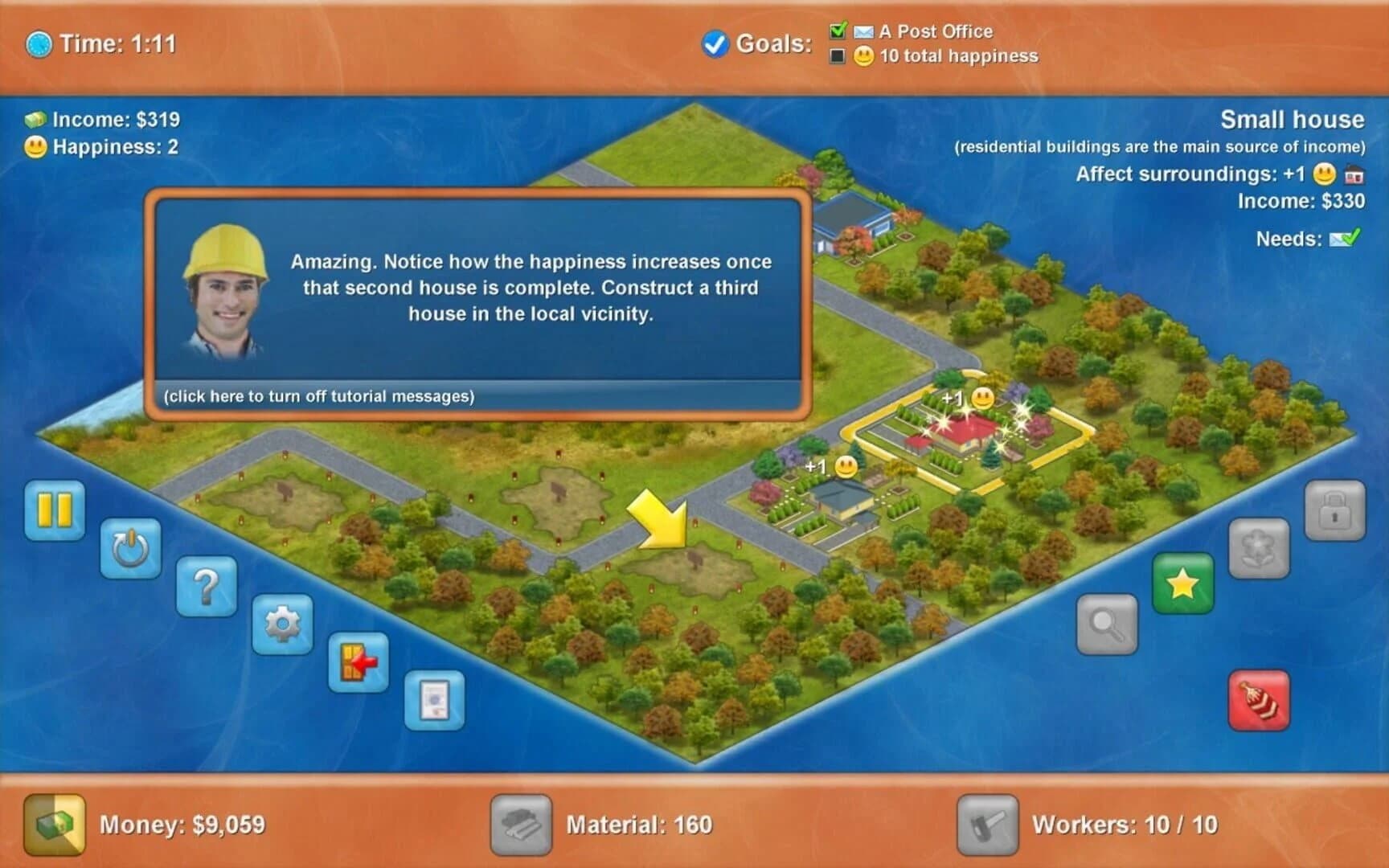The image size is (1389, 868).
Task: Select the magnifier search tool
Action: (1107, 624)
